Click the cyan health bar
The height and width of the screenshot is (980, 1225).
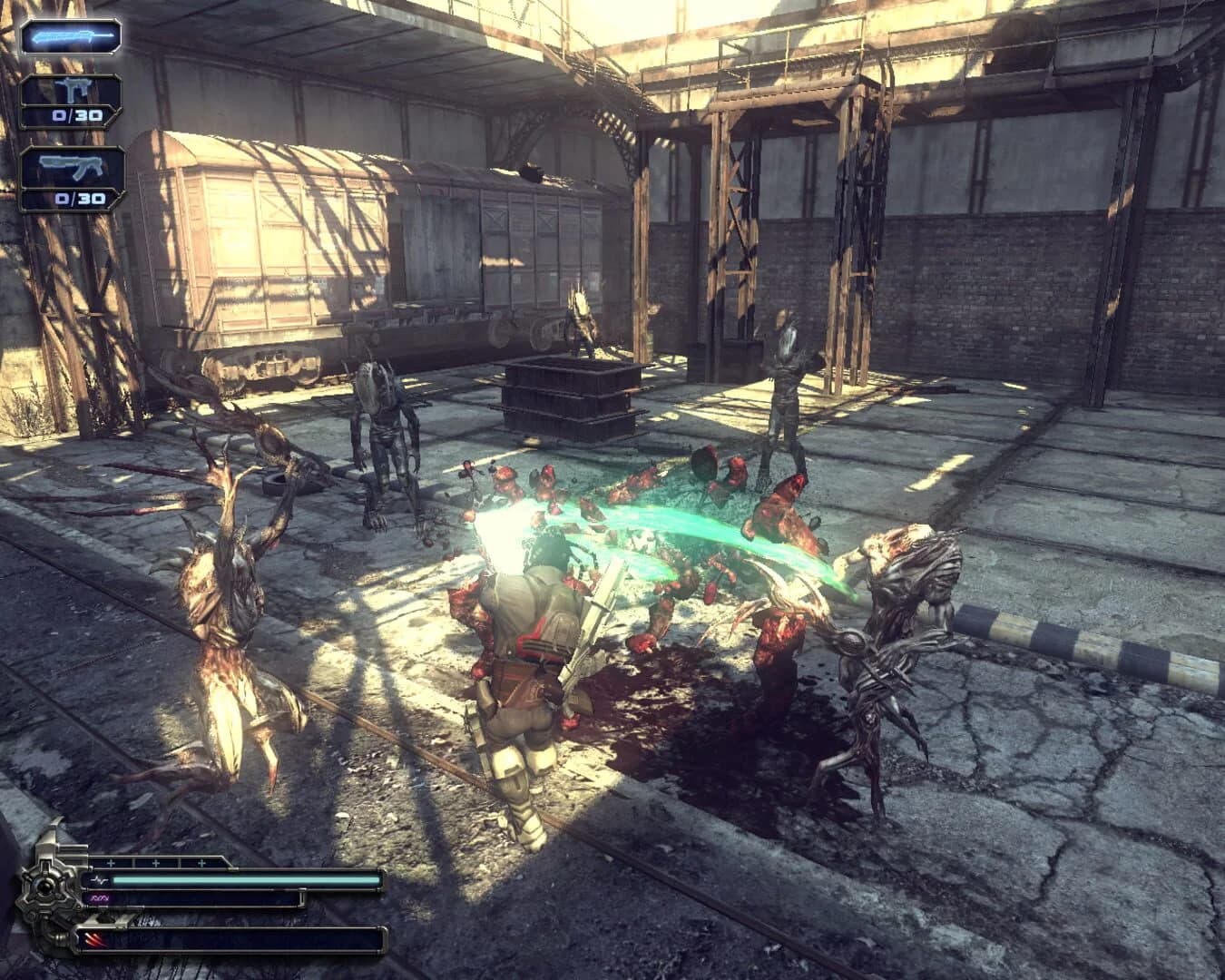click(245, 880)
